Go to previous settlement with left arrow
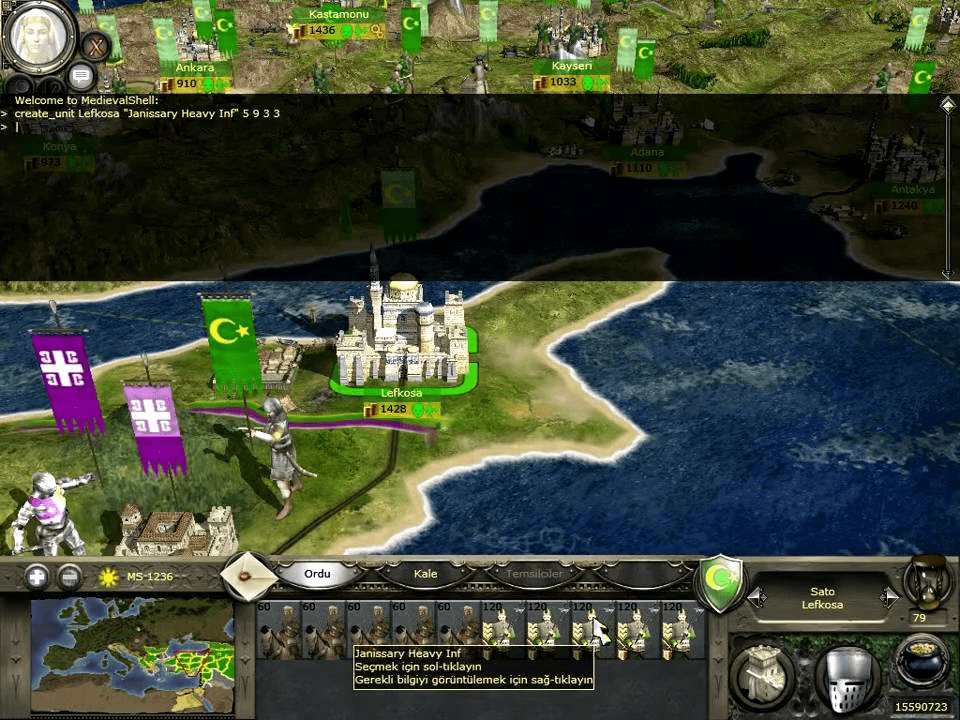960x720 pixels. click(x=757, y=597)
